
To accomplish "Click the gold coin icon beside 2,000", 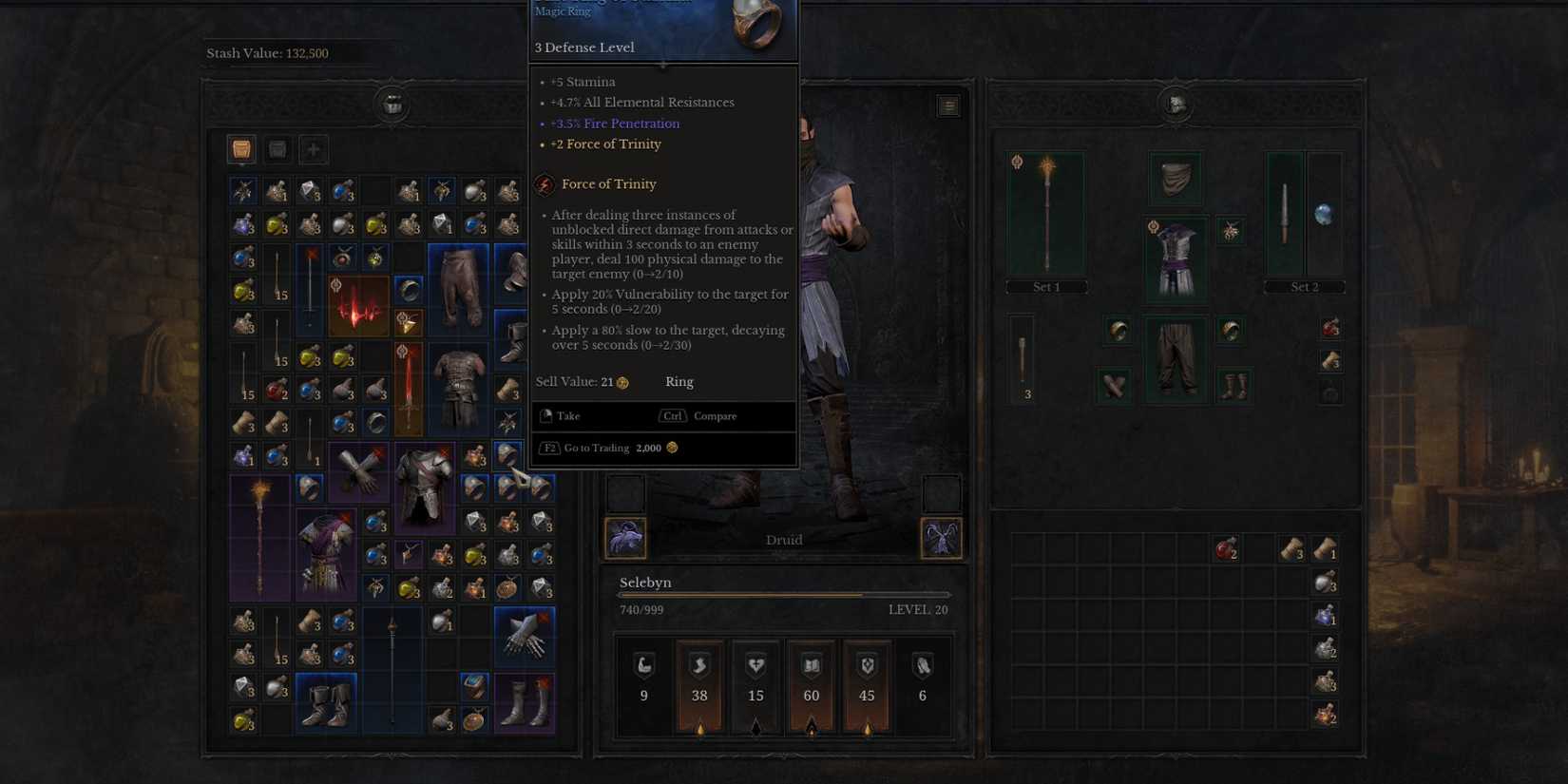I will (672, 448).
